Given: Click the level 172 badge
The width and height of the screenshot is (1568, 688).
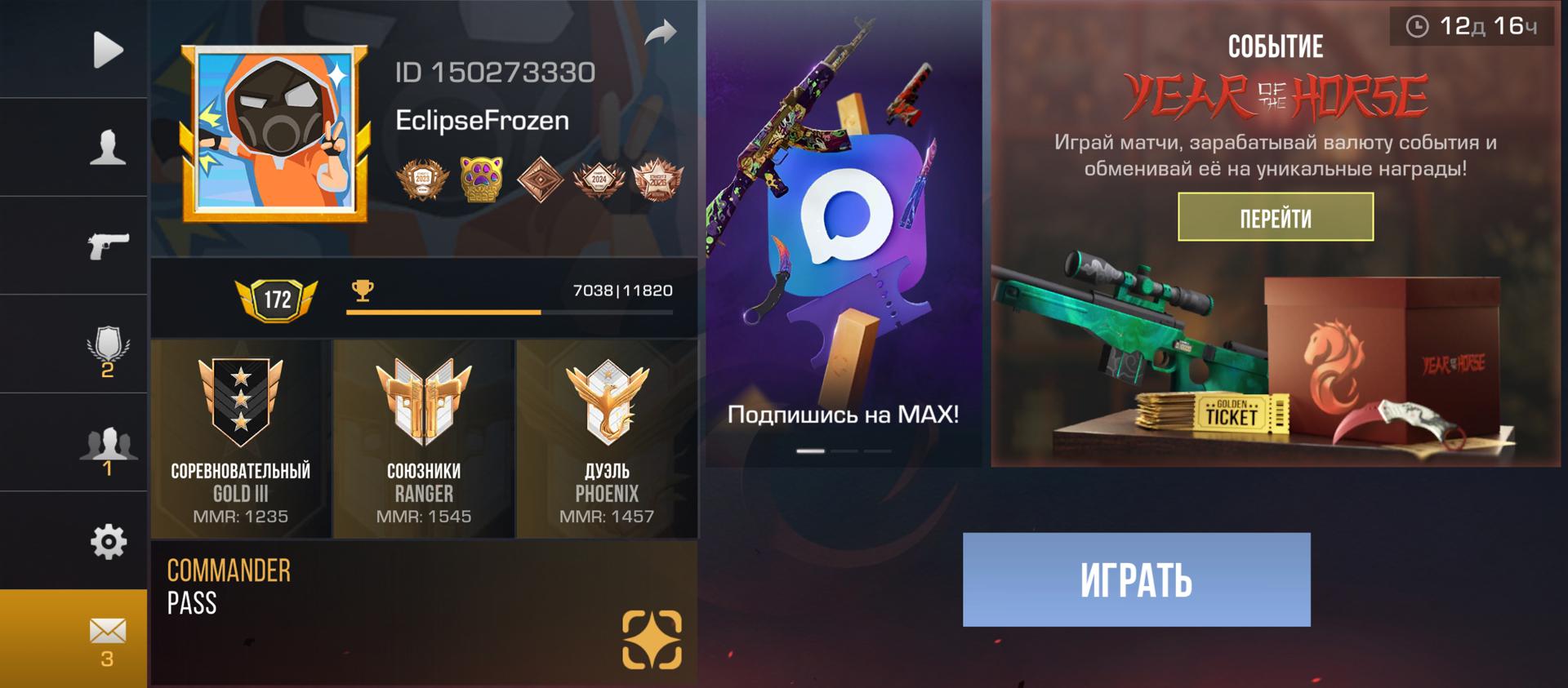Looking at the screenshot, I should [276, 299].
